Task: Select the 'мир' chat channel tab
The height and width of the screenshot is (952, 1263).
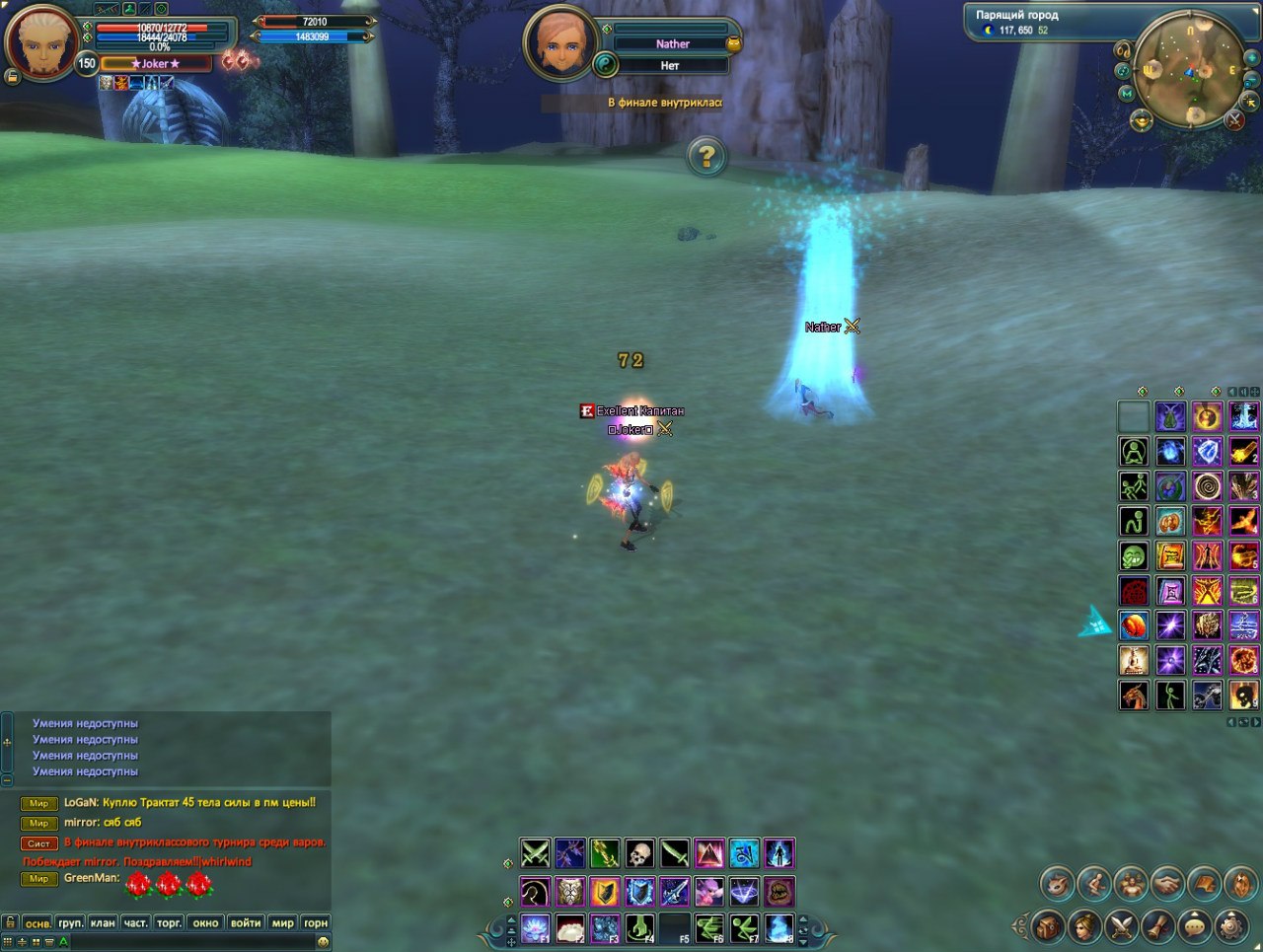Action: coord(283,923)
